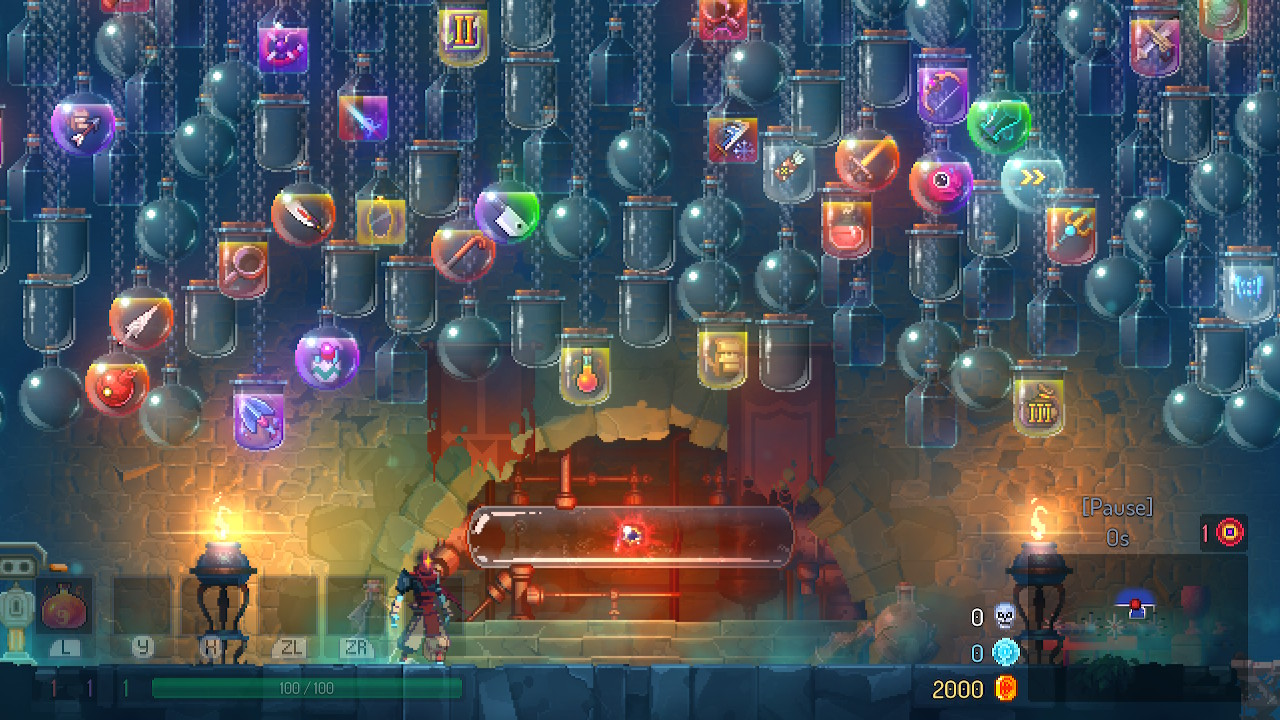Select the red pouch item slot
The height and width of the screenshot is (720, 1280).
(65, 608)
